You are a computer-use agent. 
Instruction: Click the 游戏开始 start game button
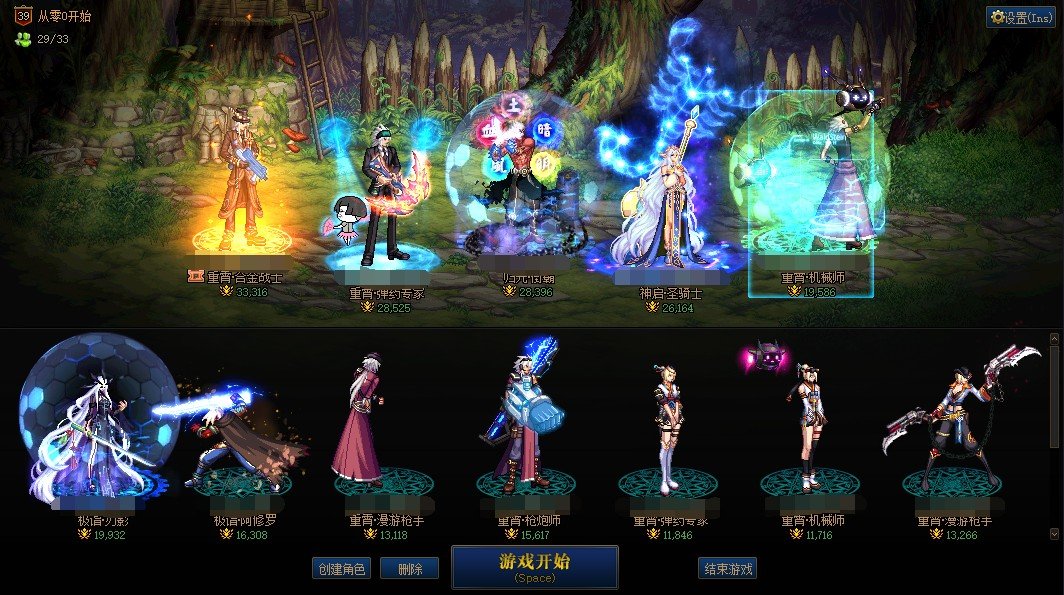click(534, 566)
